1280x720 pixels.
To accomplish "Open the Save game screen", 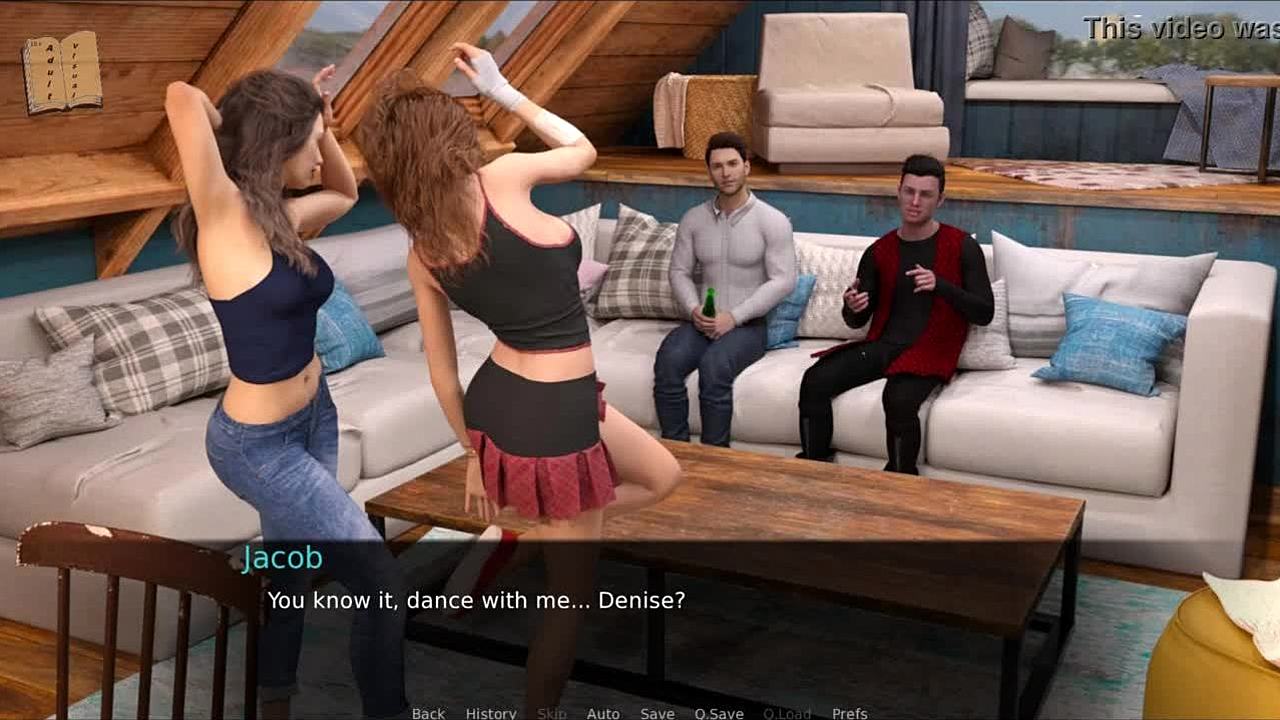I will [x=657, y=713].
